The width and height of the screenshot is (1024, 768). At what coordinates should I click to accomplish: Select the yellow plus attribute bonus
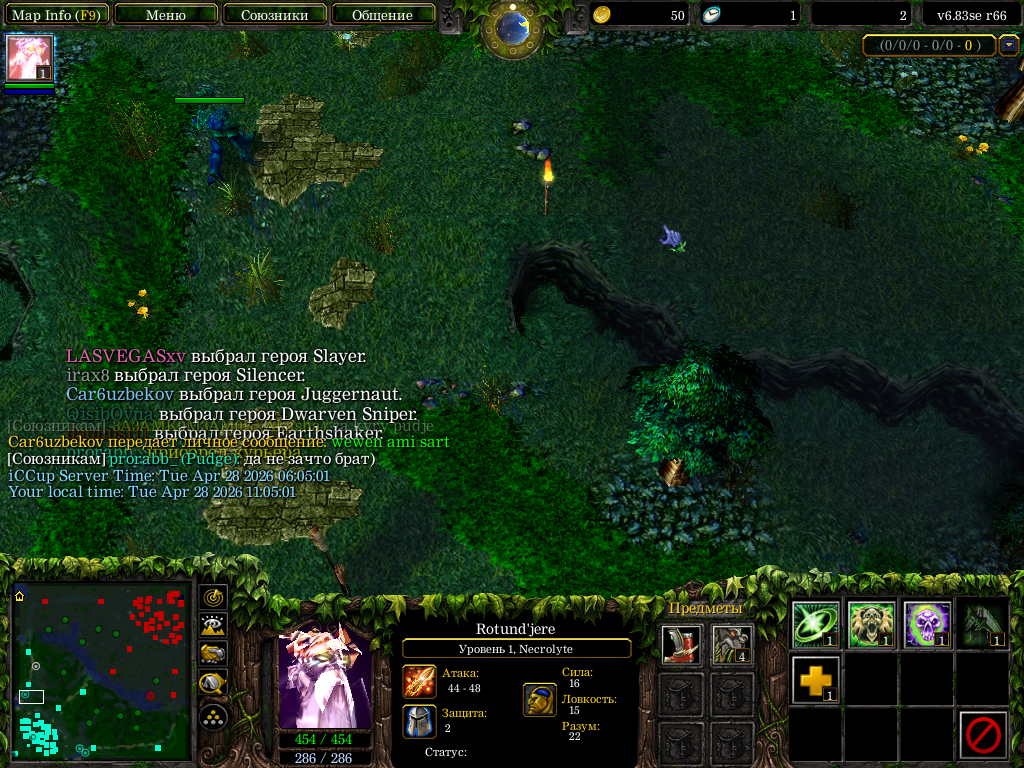tap(816, 680)
